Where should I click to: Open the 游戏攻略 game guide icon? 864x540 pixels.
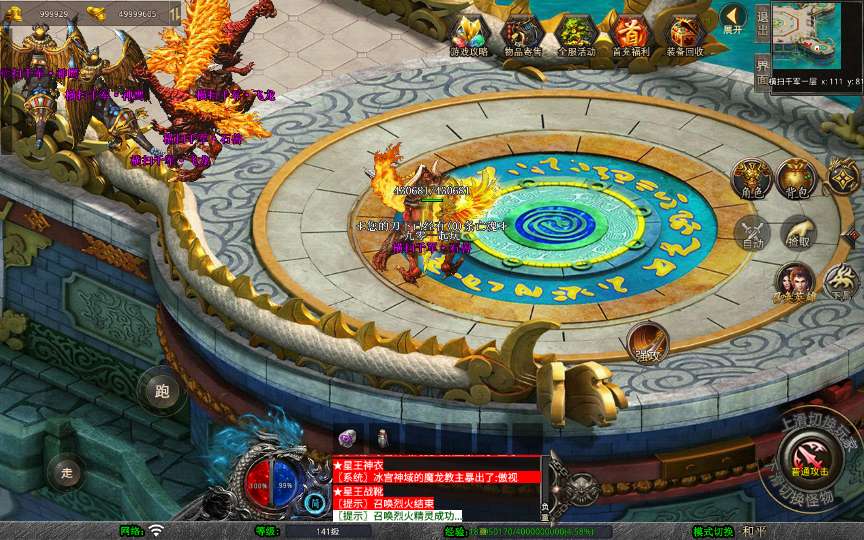coord(469,33)
